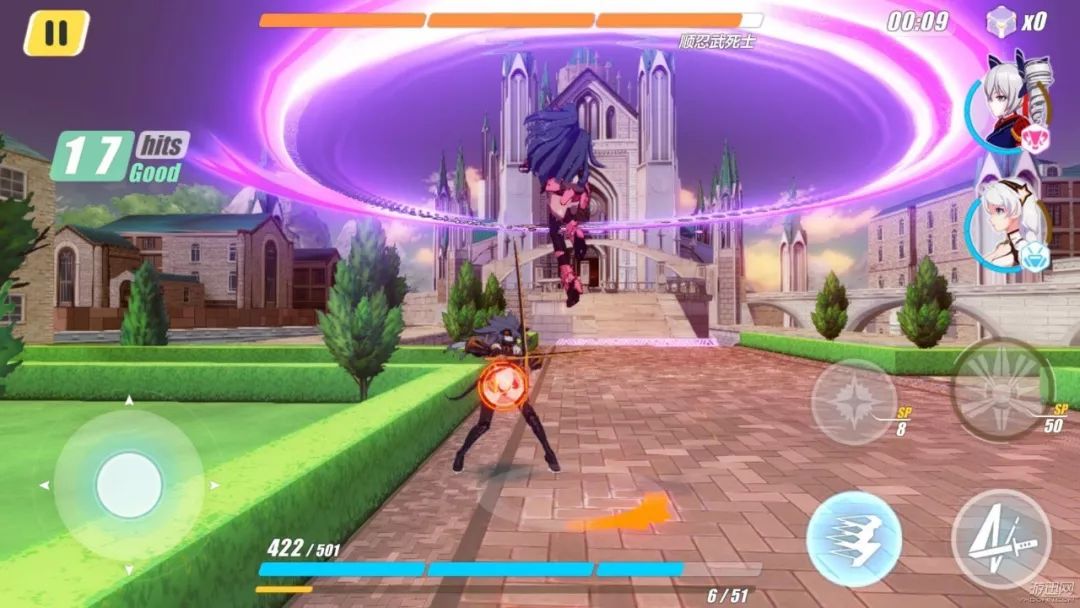Trigger the 50 SP ultimate skill
This screenshot has height=608, width=1080.
click(1000, 390)
